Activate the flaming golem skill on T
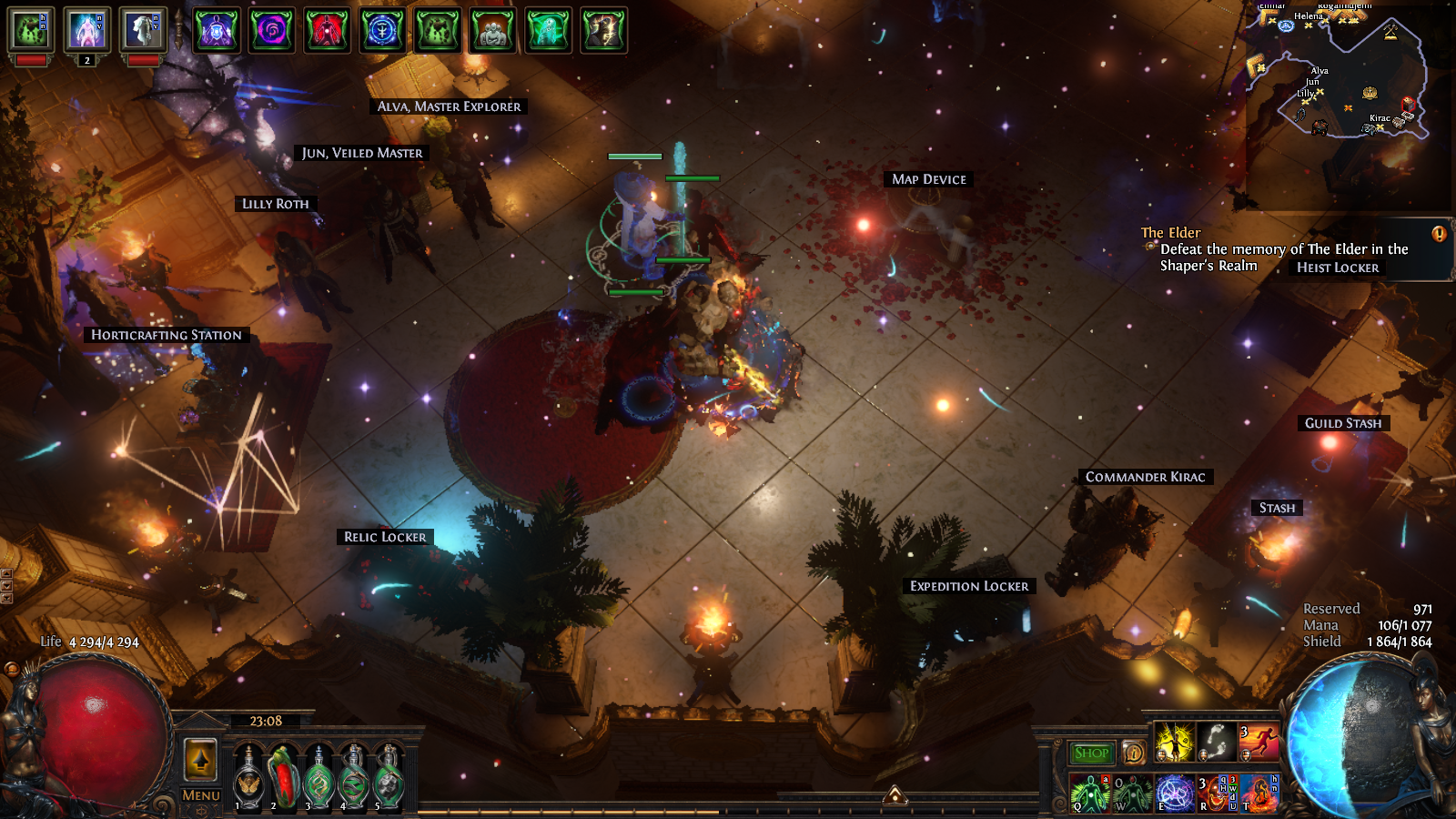 coord(1259,794)
